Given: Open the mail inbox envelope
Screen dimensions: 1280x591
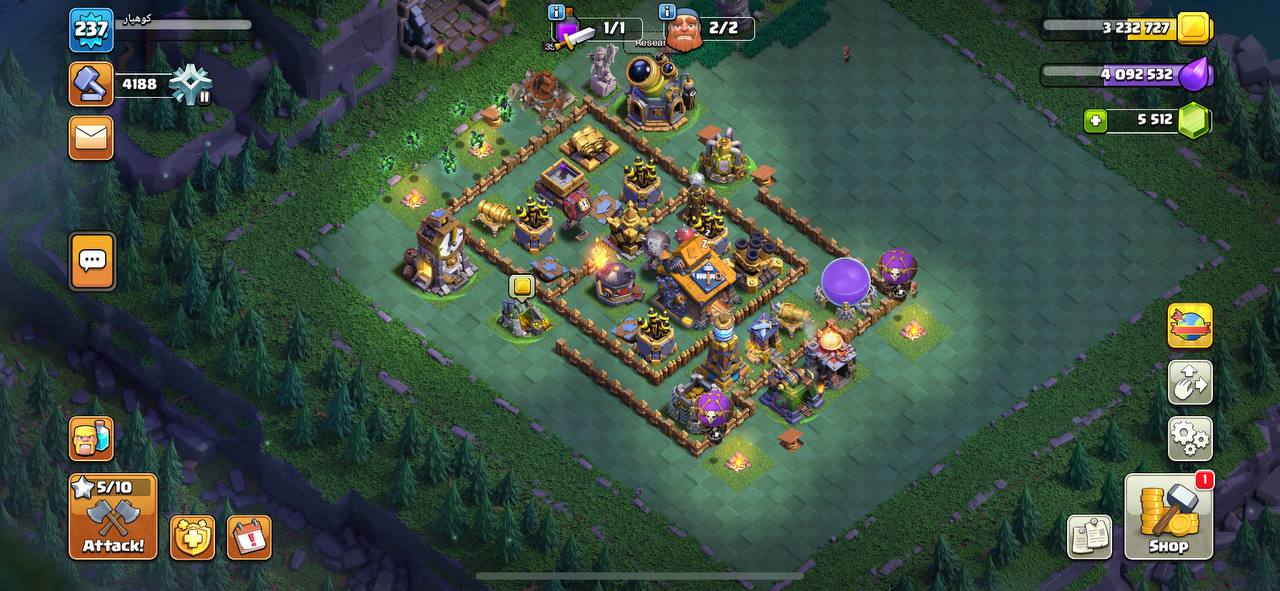Looking at the screenshot, I should (x=91, y=138).
